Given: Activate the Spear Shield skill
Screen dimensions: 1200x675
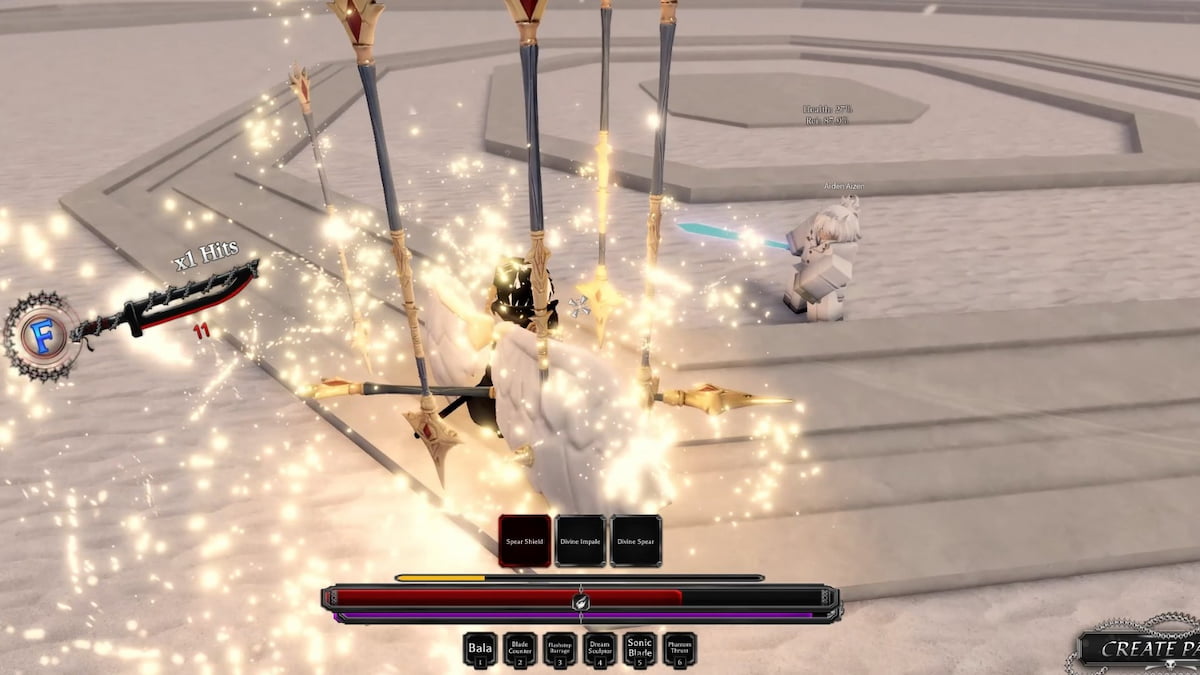Looking at the screenshot, I should point(525,541).
